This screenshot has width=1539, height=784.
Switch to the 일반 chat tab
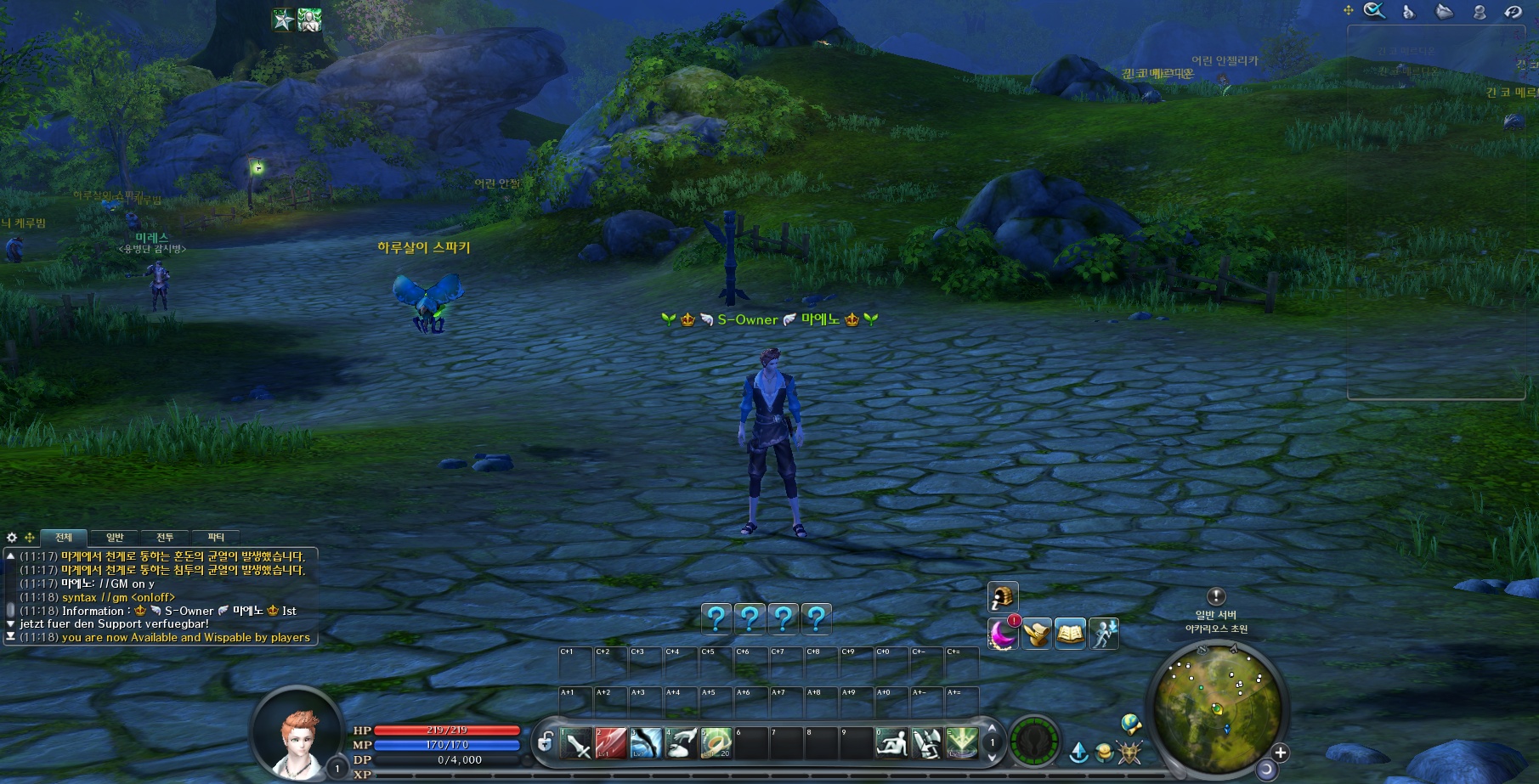tap(115, 538)
